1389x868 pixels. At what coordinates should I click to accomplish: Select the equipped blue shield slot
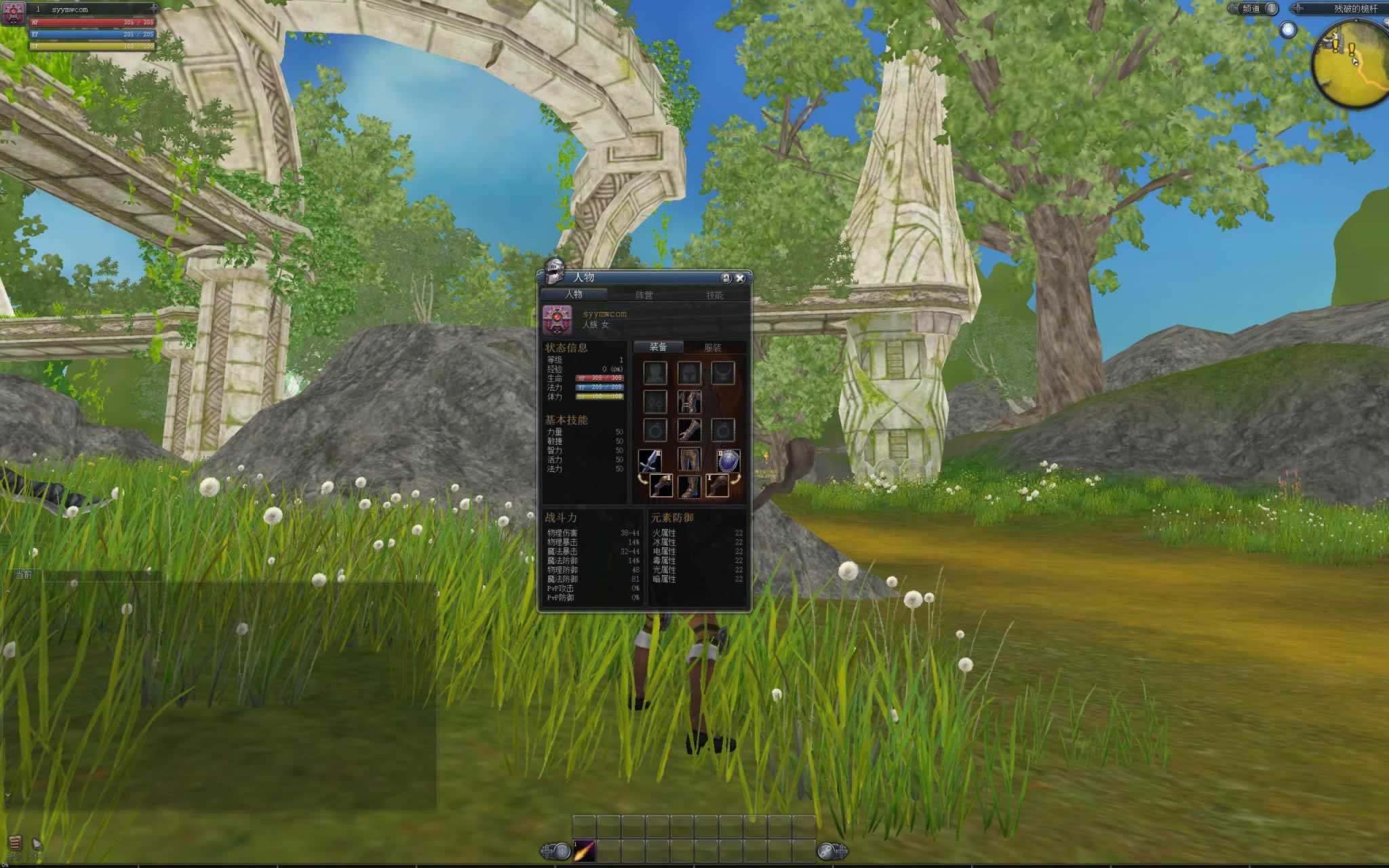click(x=728, y=461)
